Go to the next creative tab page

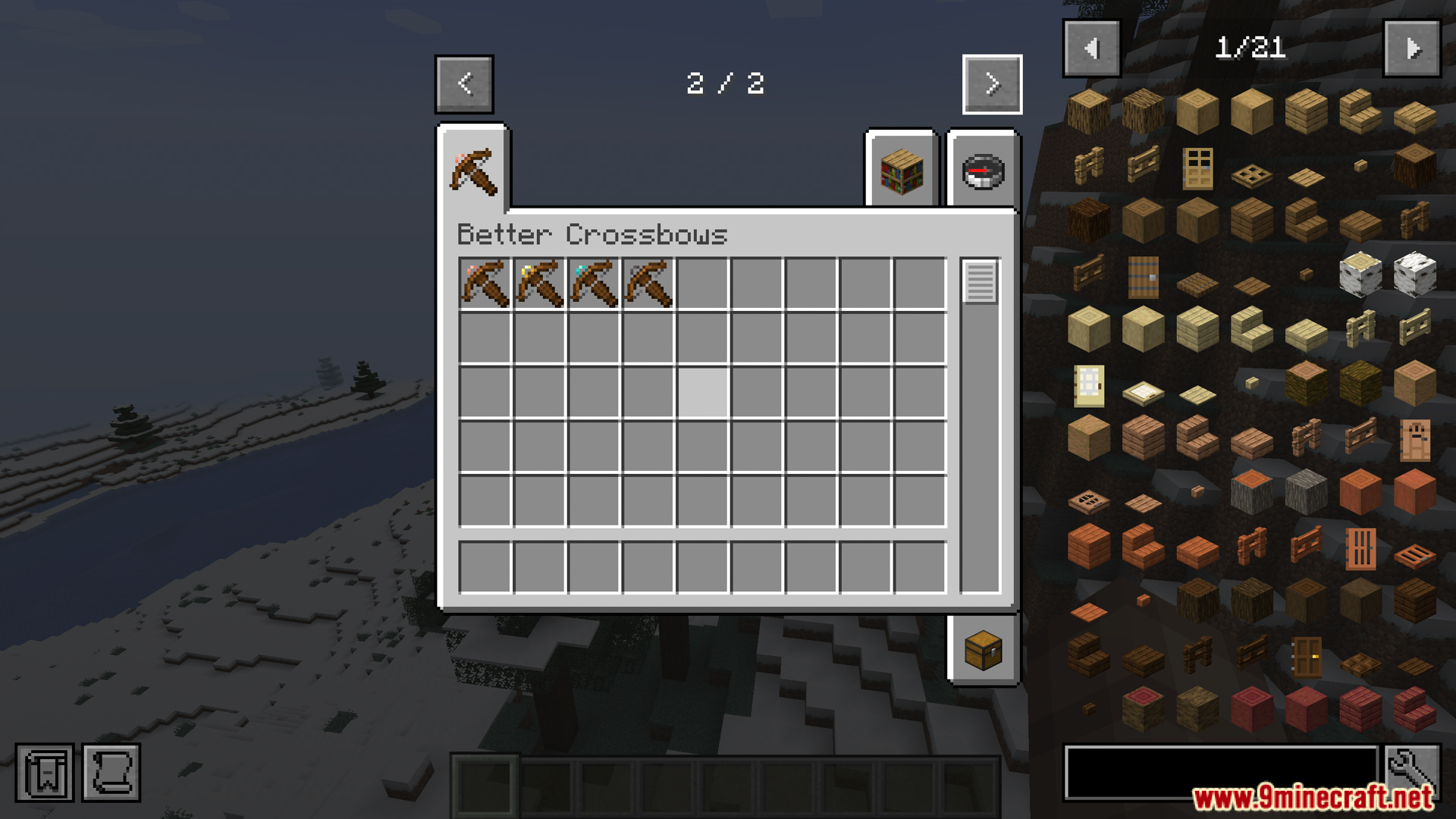[992, 83]
